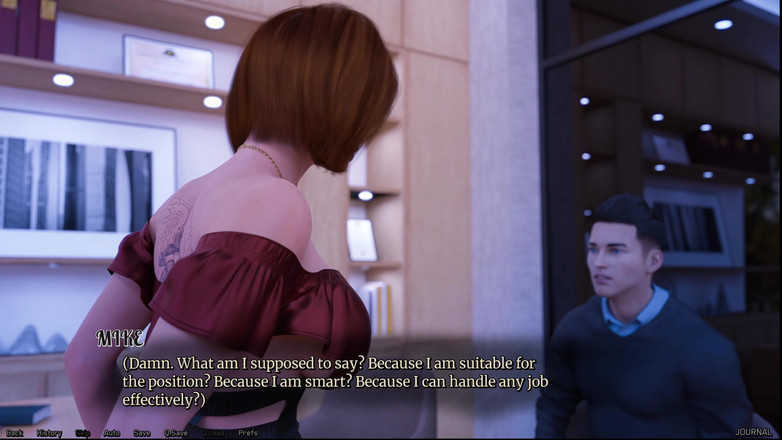Go back using the Back button
The height and width of the screenshot is (440, 782).
click(15, 433)
